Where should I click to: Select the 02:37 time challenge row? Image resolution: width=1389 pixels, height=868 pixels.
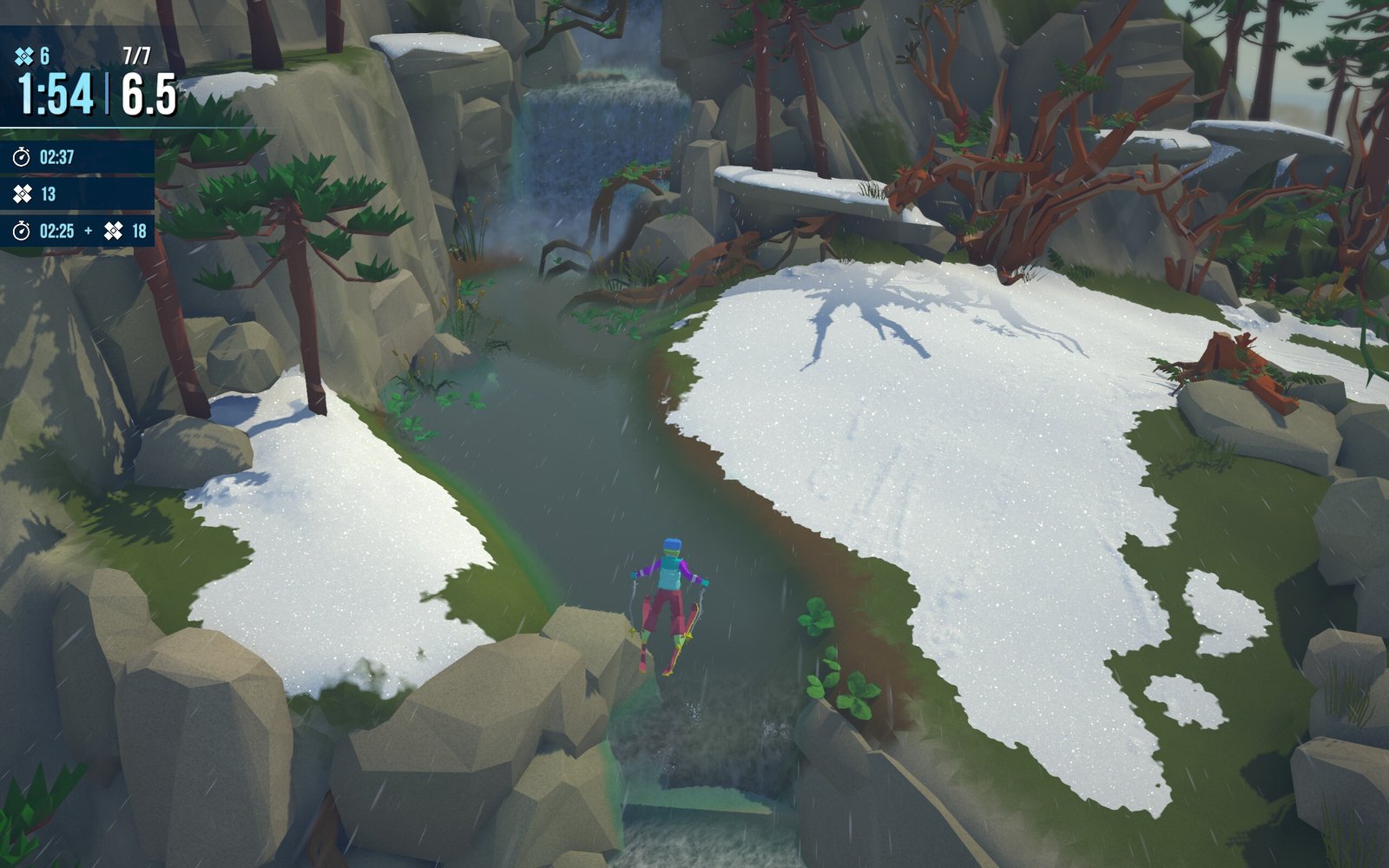pos(76,157)
